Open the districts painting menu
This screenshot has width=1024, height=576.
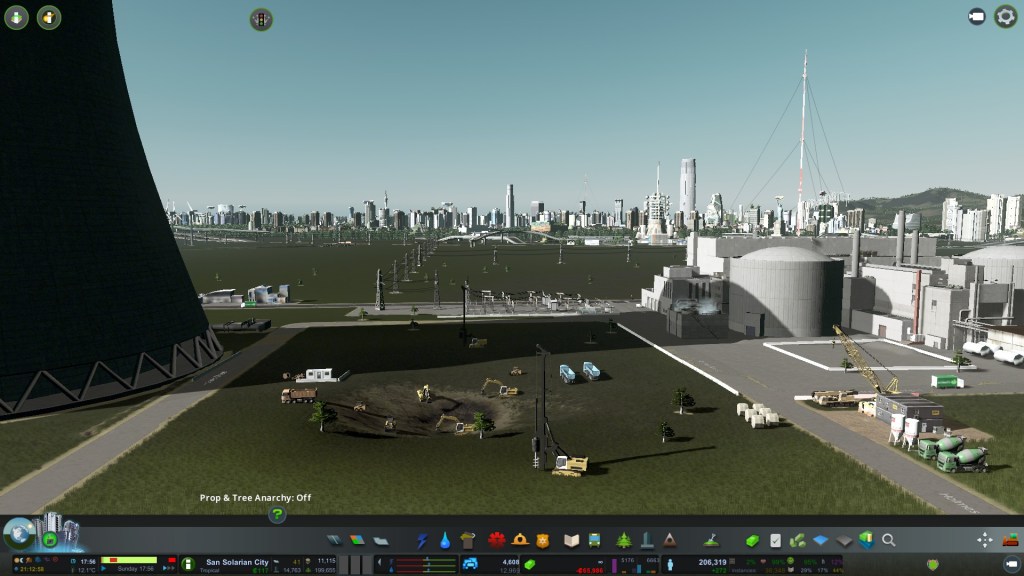[x=380, y=540]
